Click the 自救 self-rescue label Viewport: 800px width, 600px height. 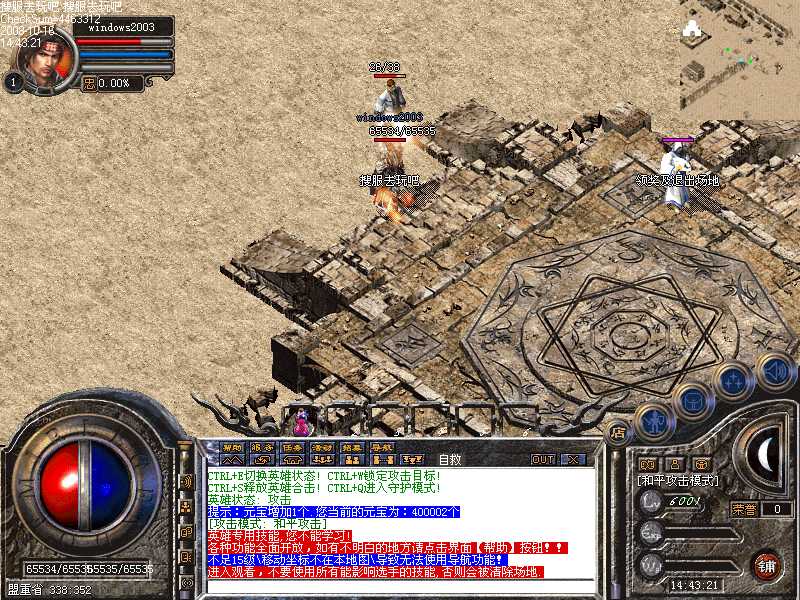[450, 459]
